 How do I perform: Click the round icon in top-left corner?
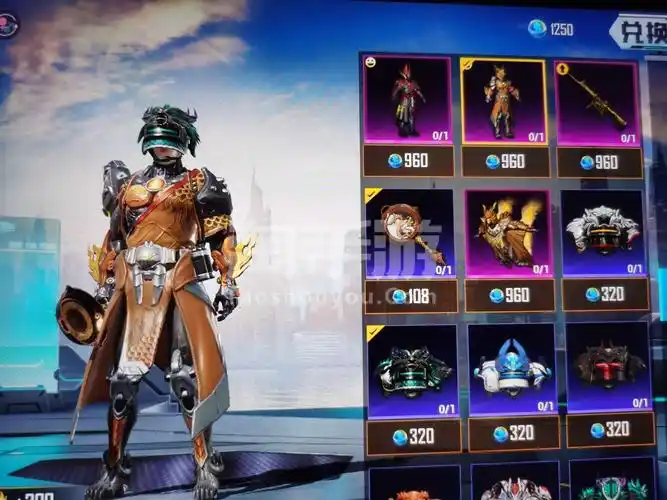click(8, 24)
